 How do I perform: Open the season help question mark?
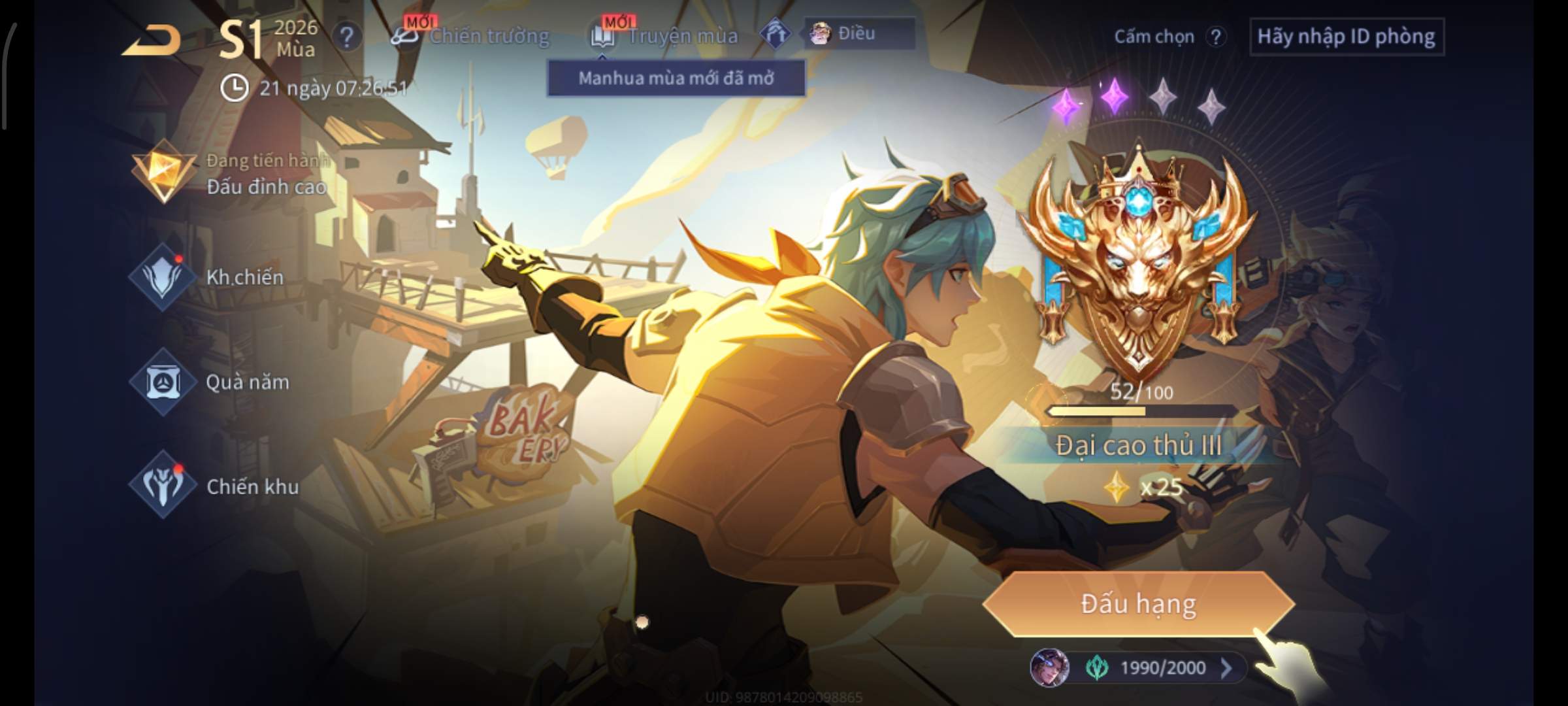[x=347, y=37]
